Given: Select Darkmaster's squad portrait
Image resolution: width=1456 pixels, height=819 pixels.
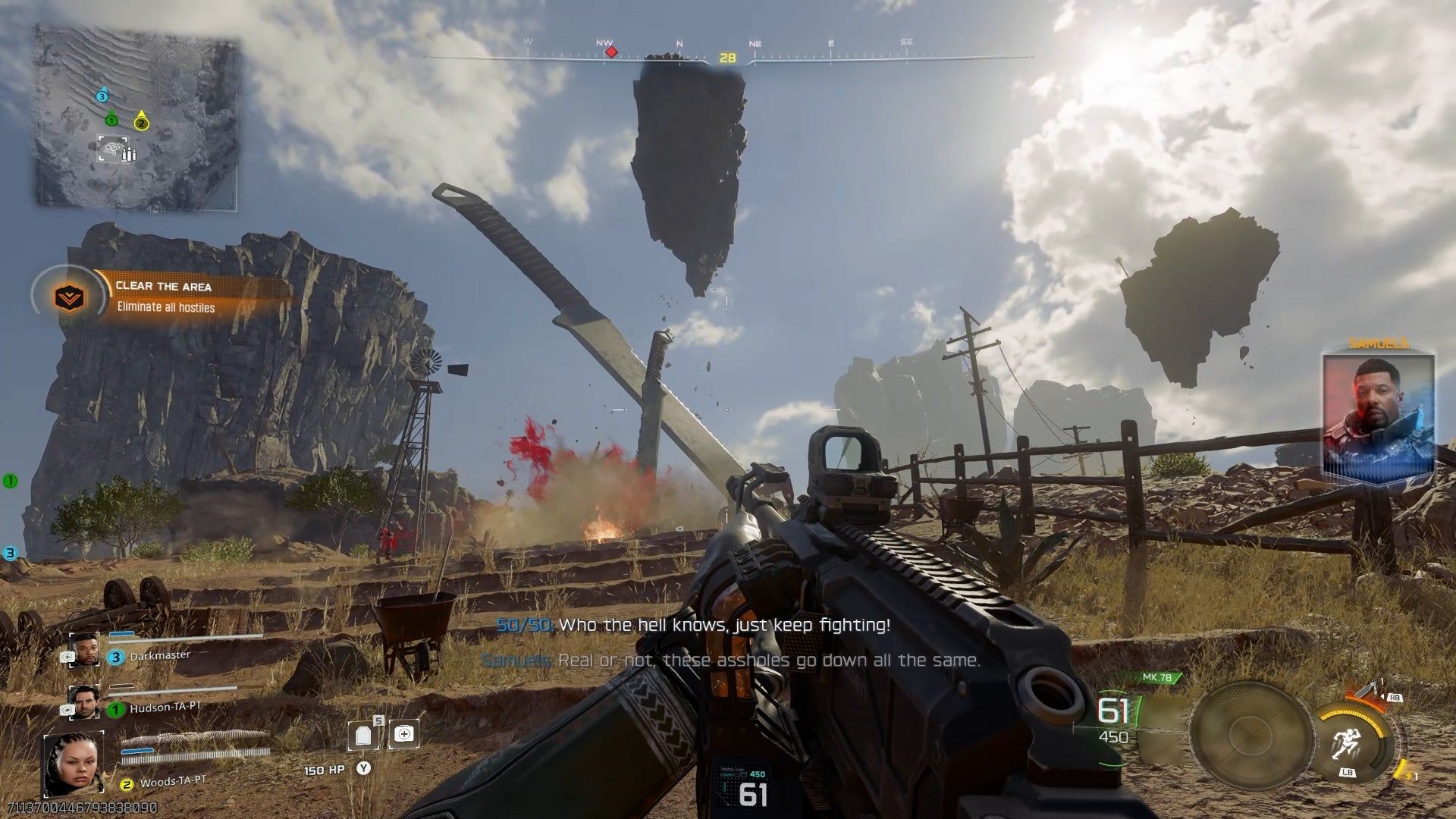Looking at the screenshot, I should [83, 650].
